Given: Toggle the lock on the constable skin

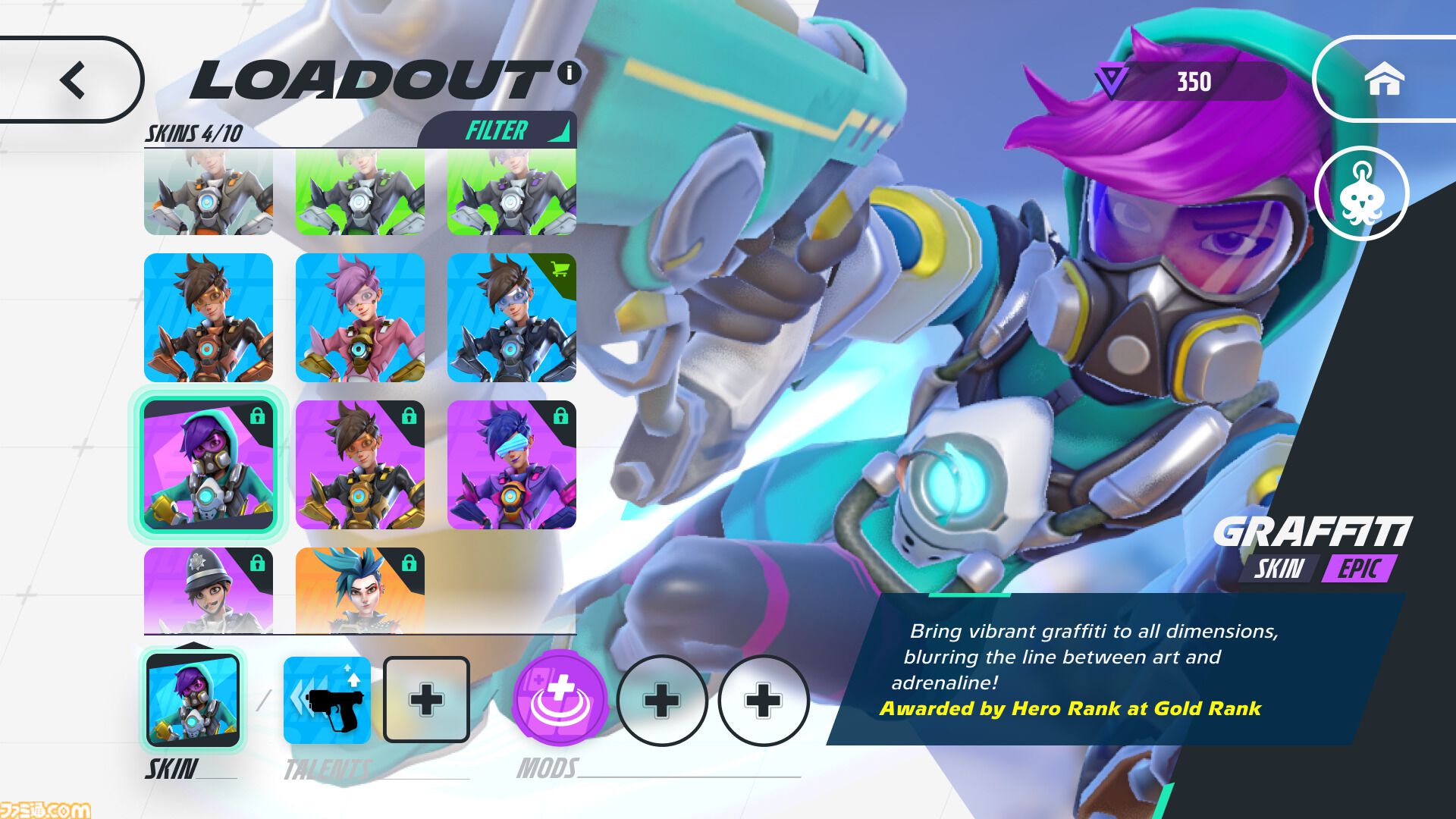Looking at the screenshot, I should tap(259, 563).
